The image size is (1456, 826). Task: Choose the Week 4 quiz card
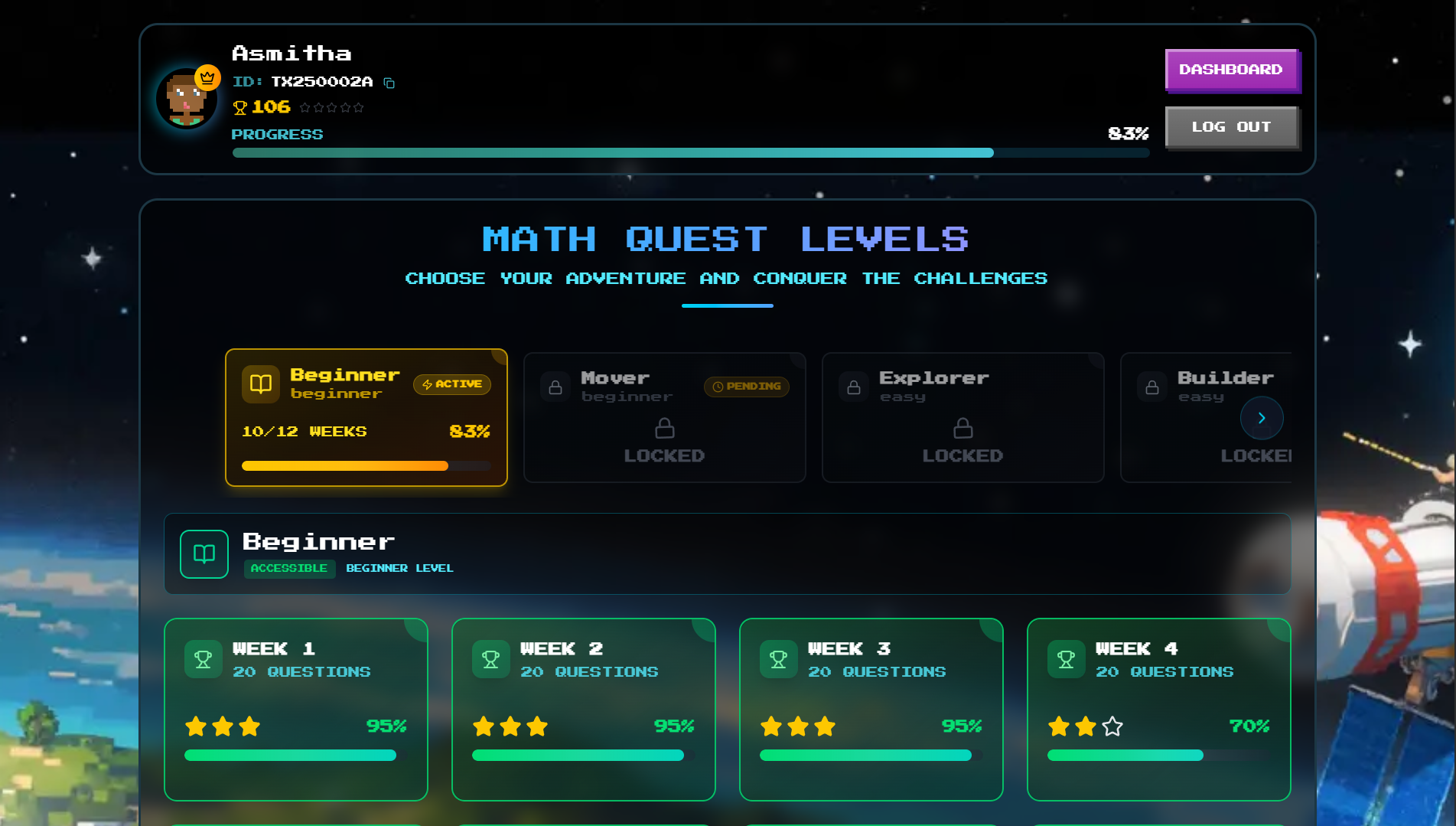pos(1158,709)
